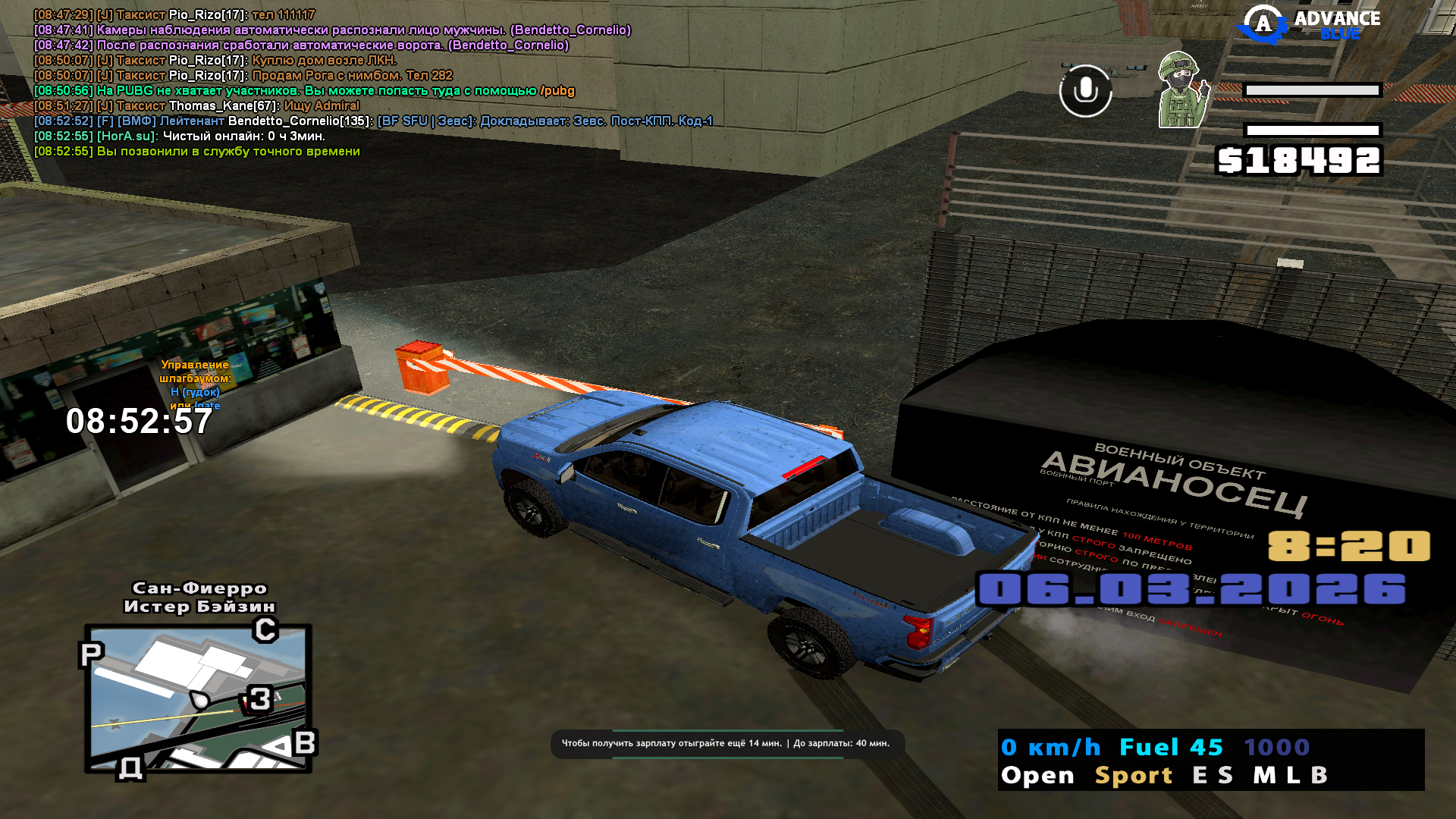Screen dimensions: 1456x819
Task: Select the C marker on the minimap
Action: click(x=265, y=629)
